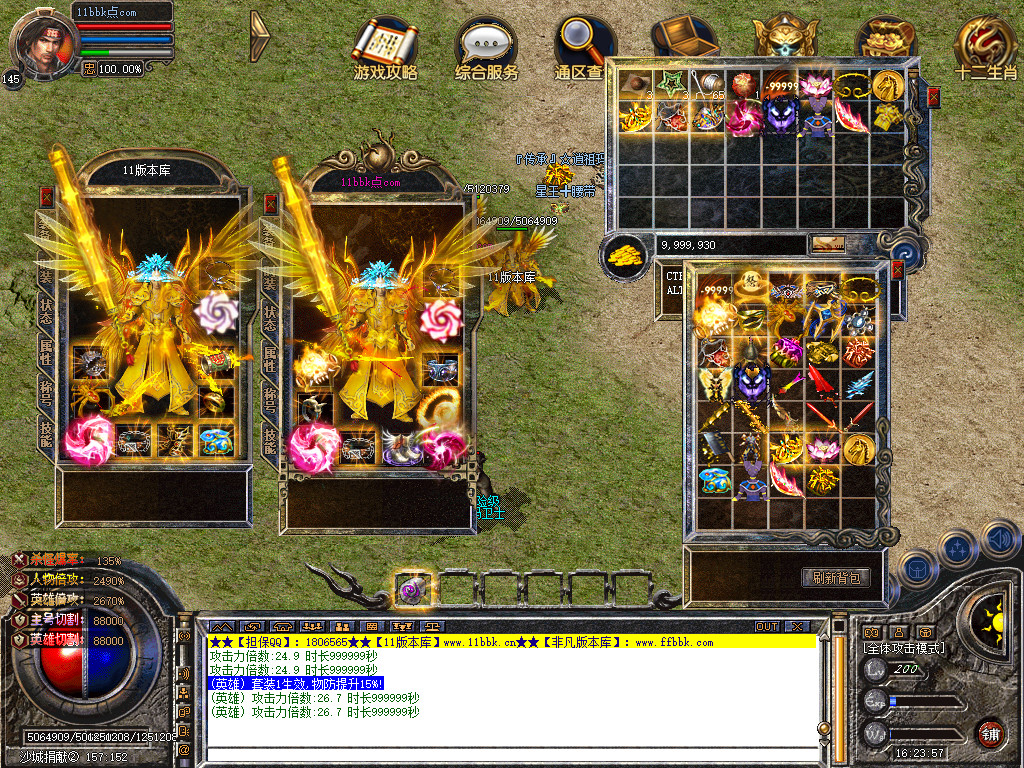Screen dimensions: 1024x768
Task: Select the golden horse head coin item
Action: [x=887, y=86]
